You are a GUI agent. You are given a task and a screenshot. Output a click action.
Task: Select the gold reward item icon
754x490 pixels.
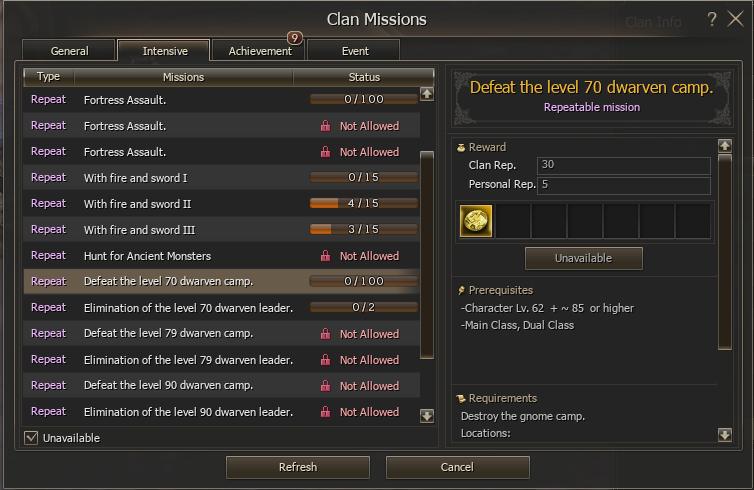[x=476, y=221]
